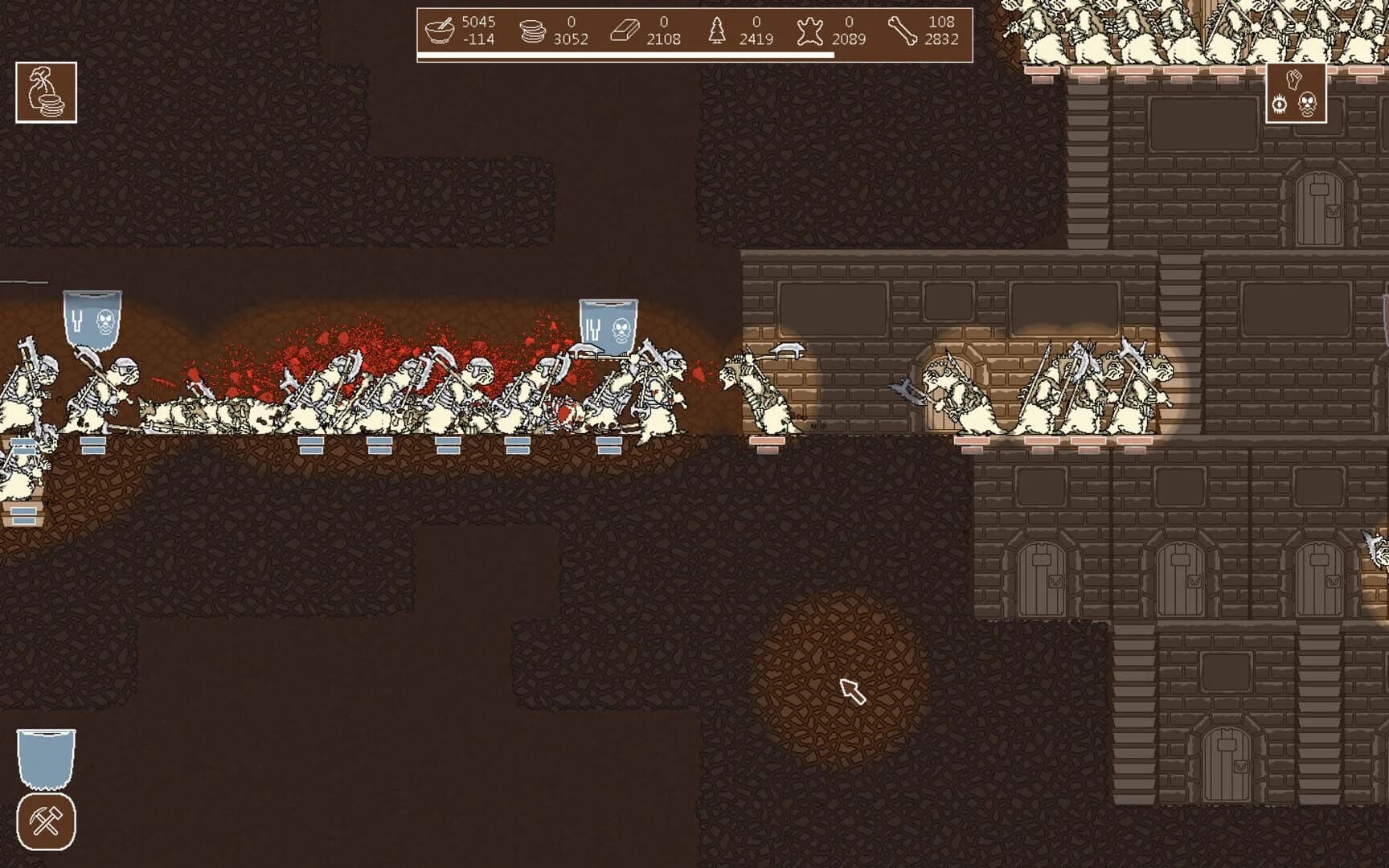This screenshot has height=868, width=1389.
Task: Open the coin bag stash panel
Action: click(44, 91)
